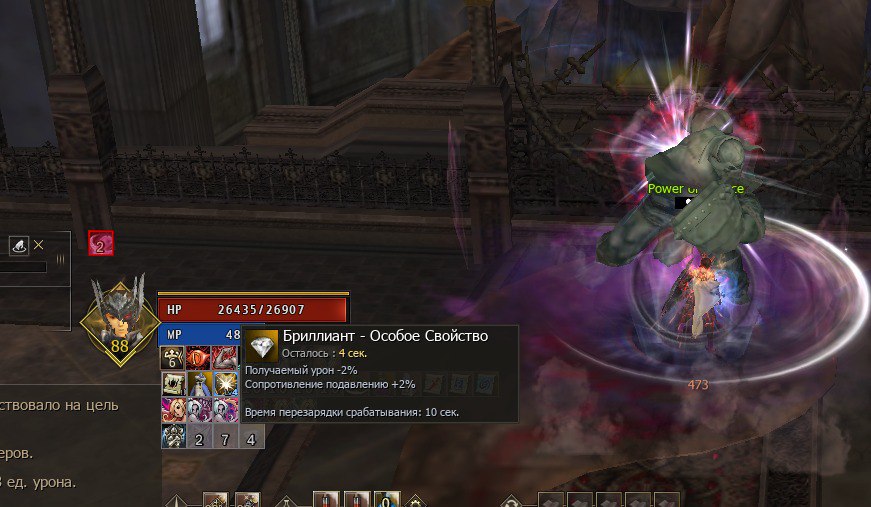The image size is (871, 507).
Task: Close the small panel with the X
Action: pyautogui.click(x=39, y=244)
